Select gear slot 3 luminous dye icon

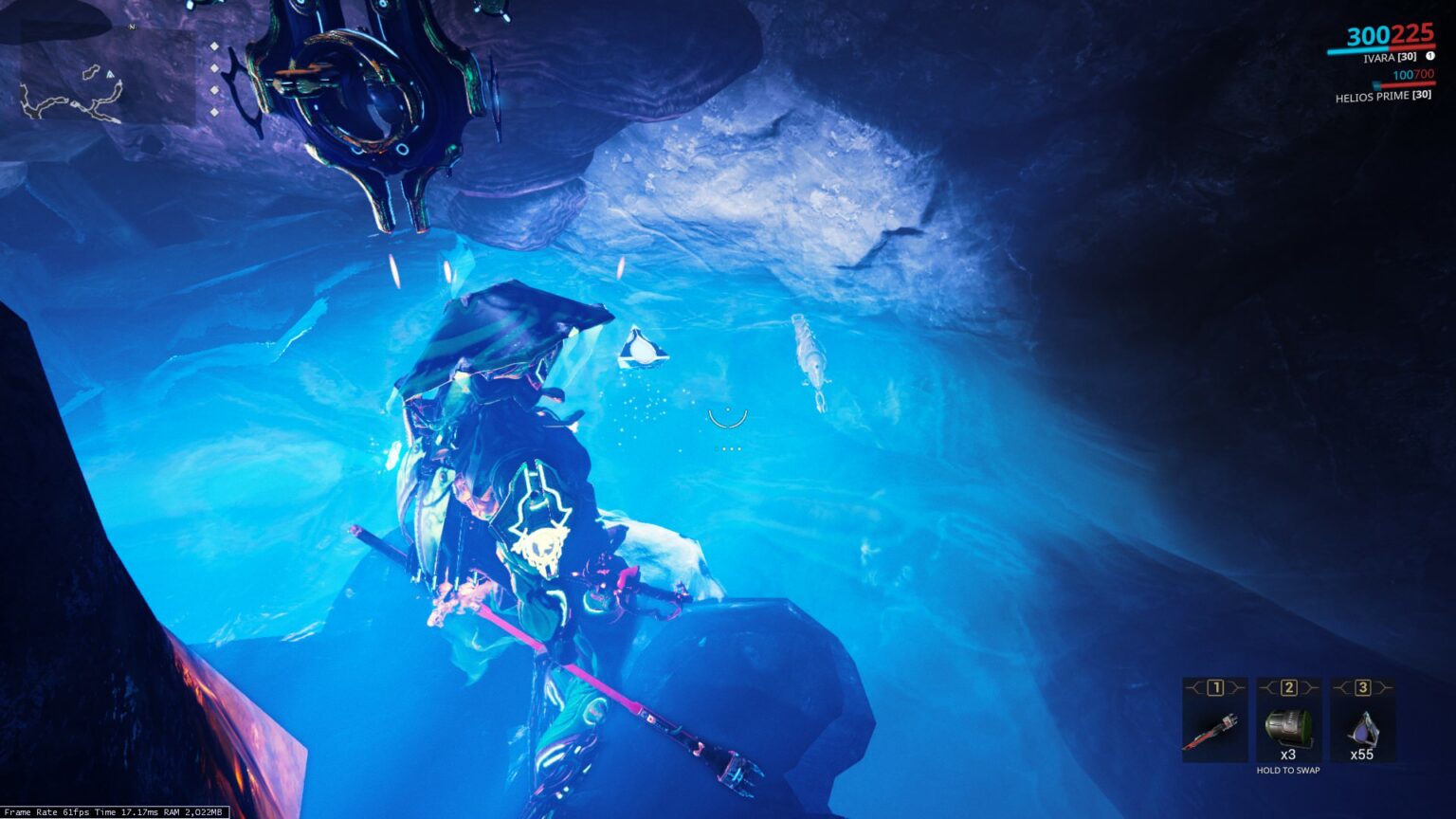coord(1363,726)
